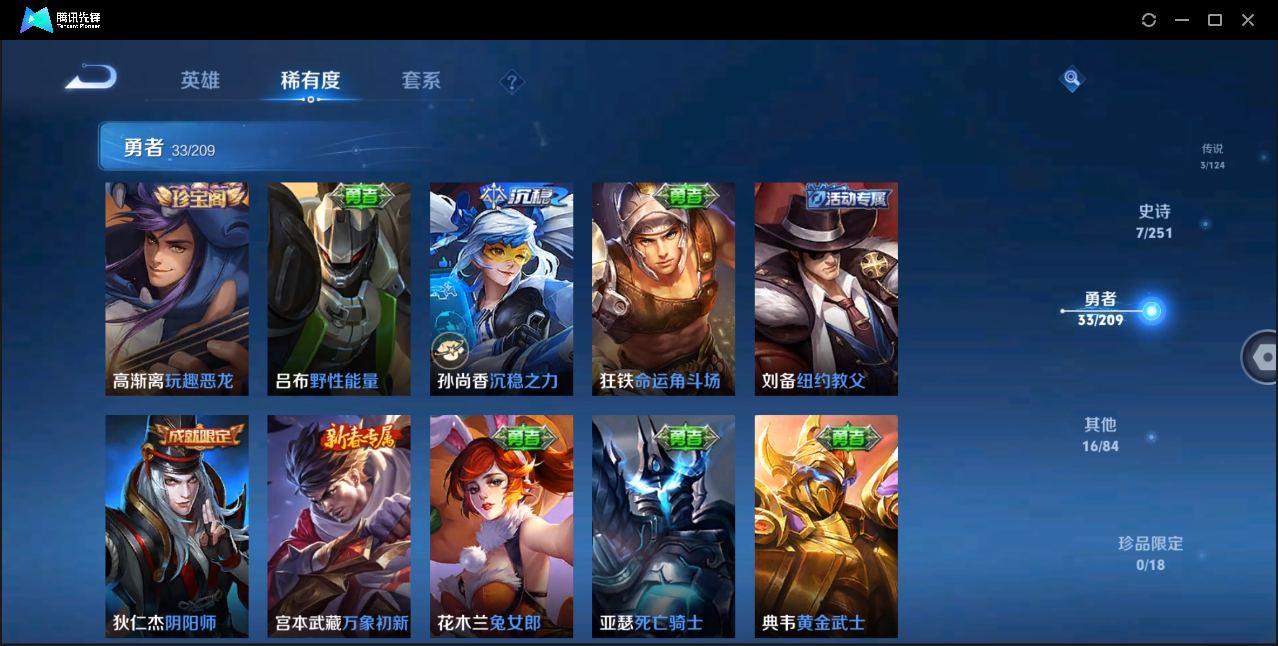Viewport: 1278px width, 646px height.
Task: Choose the 典韦 黄金武士 skin card
Action: tap(826, 526)
